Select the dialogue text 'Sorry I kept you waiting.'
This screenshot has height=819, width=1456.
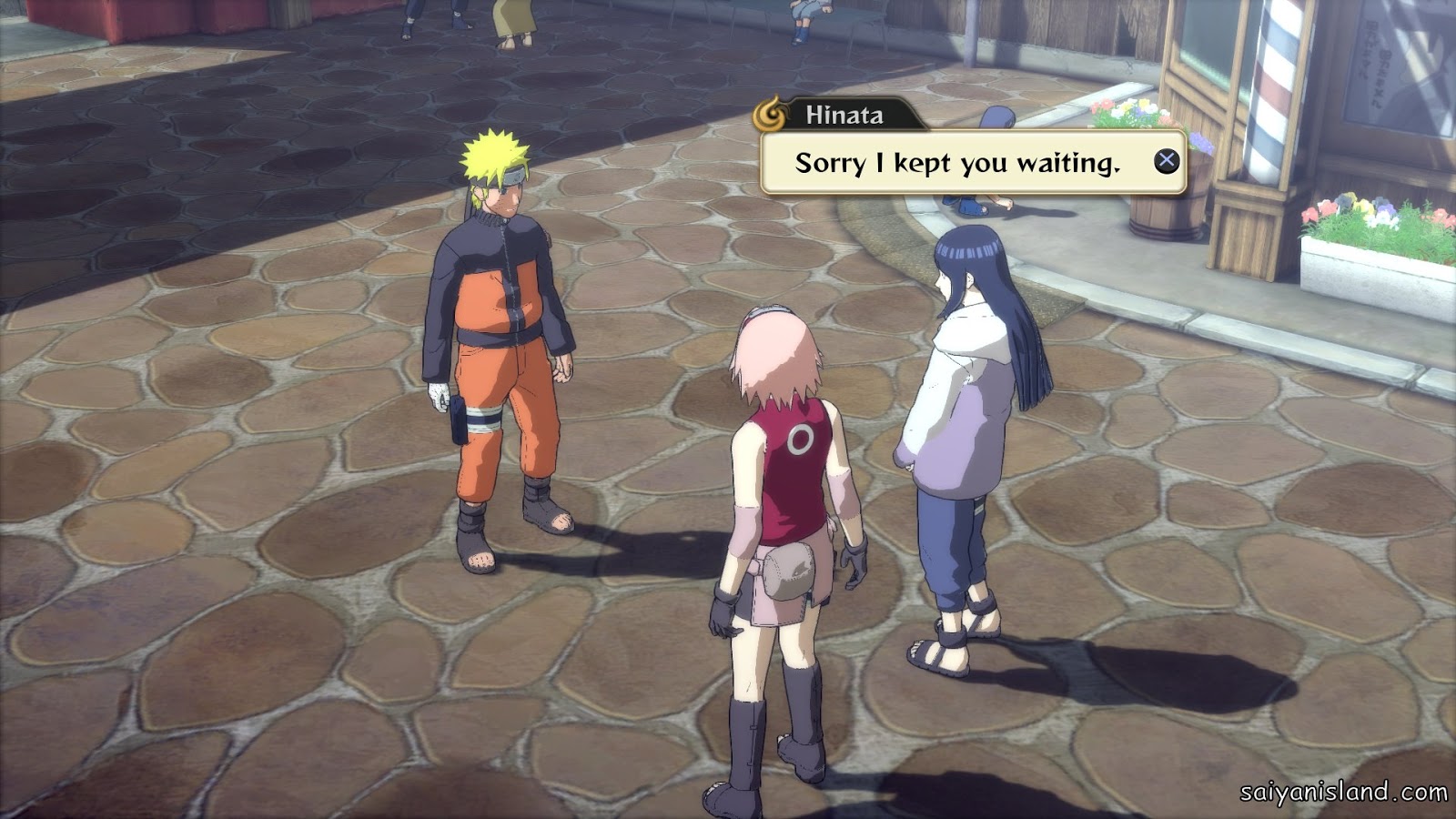coord(957,164)
